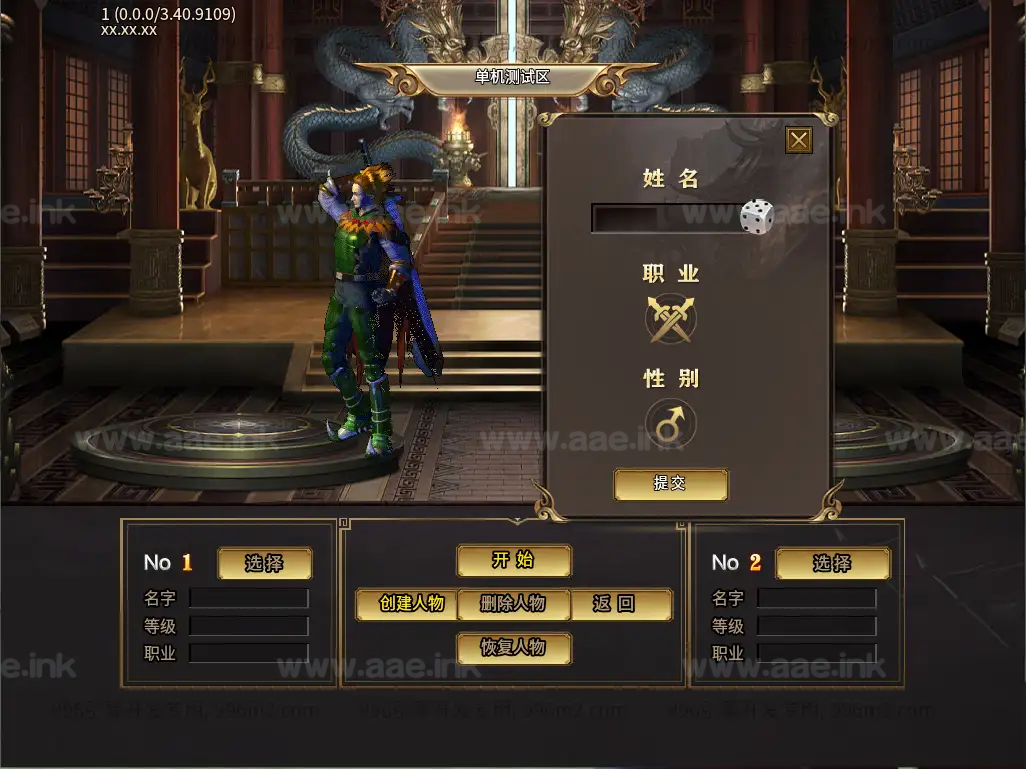Click 恢复人物 restore character button

click(x=514, y=647)
